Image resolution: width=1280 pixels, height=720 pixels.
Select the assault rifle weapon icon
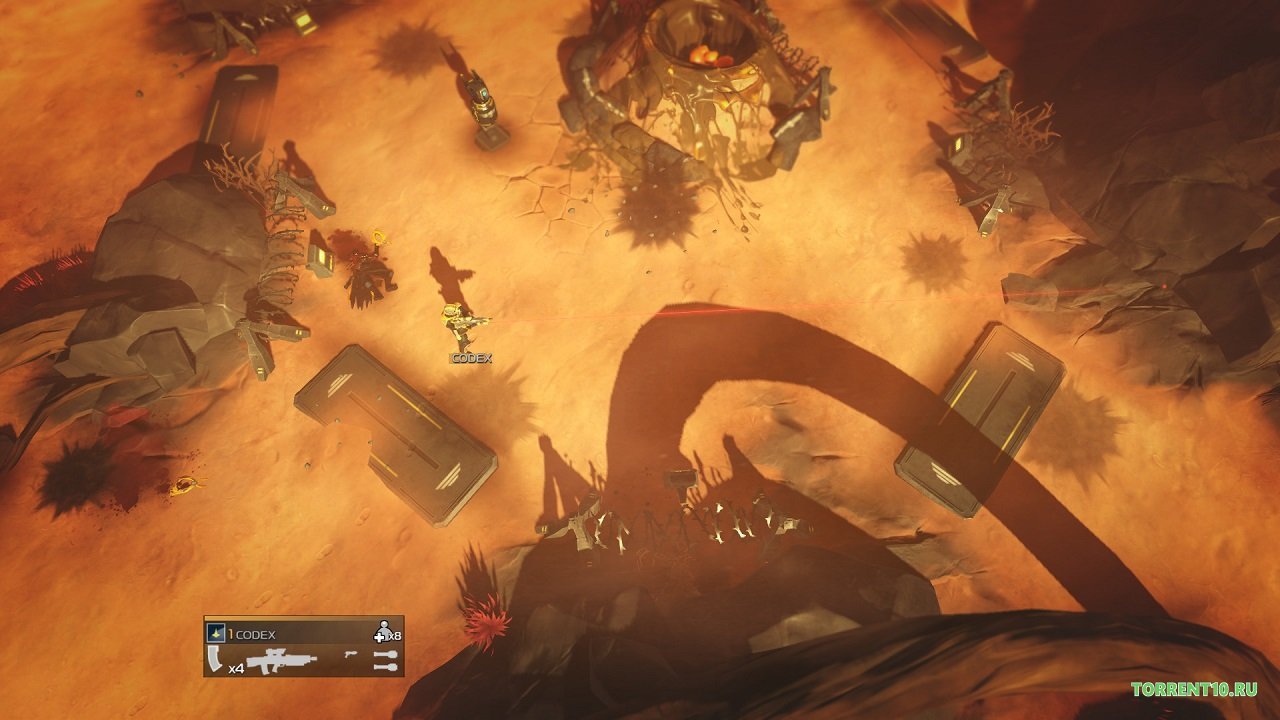pos(281,659)
